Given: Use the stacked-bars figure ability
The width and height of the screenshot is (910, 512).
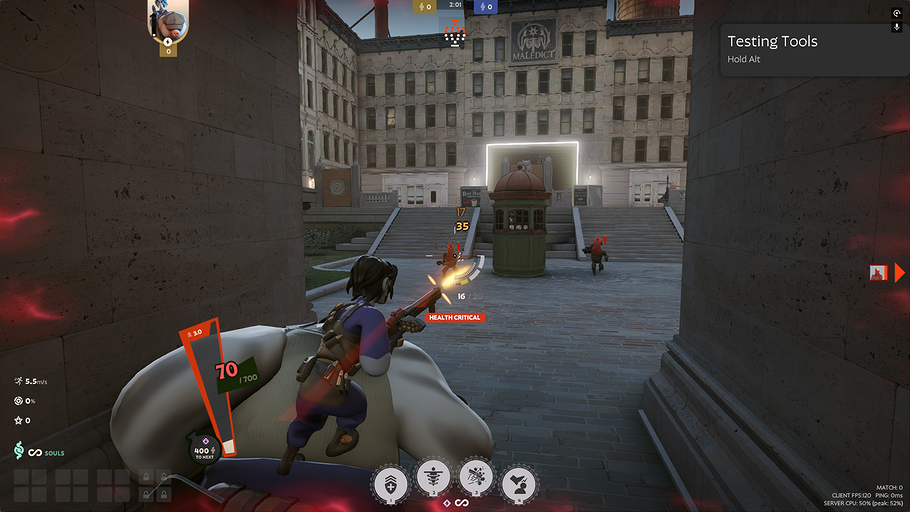Looking at the screenshot, I should click(x=432, y=483).
